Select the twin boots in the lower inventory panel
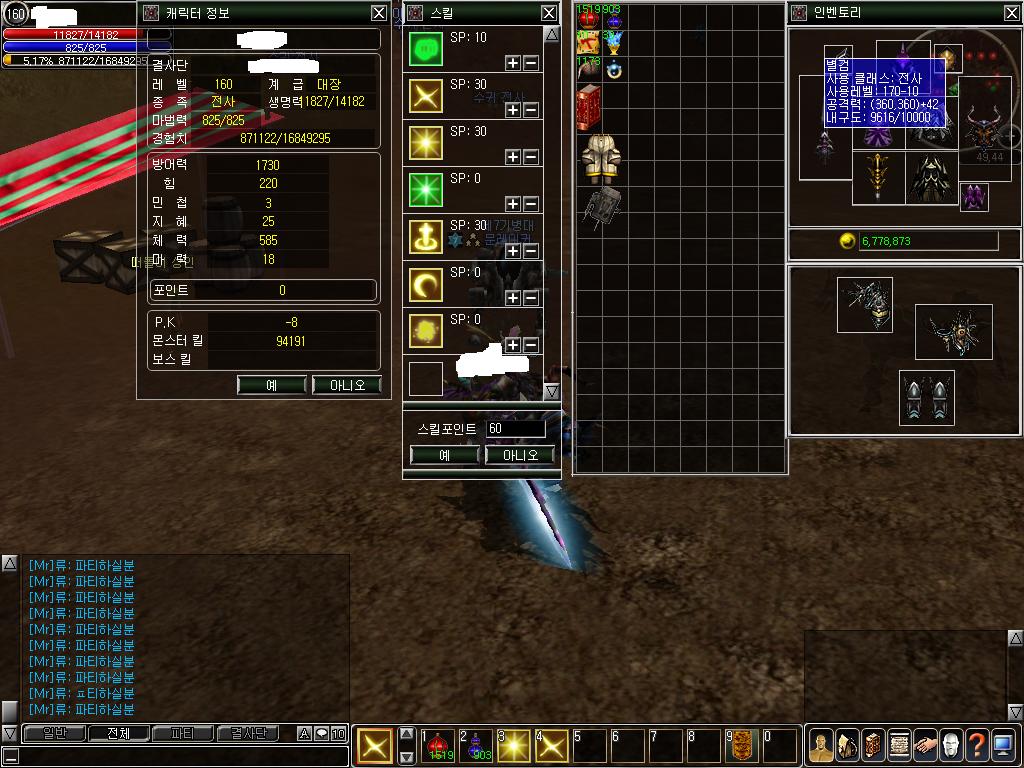Viewport: 1024px width, 768px height. pos(926,399)
